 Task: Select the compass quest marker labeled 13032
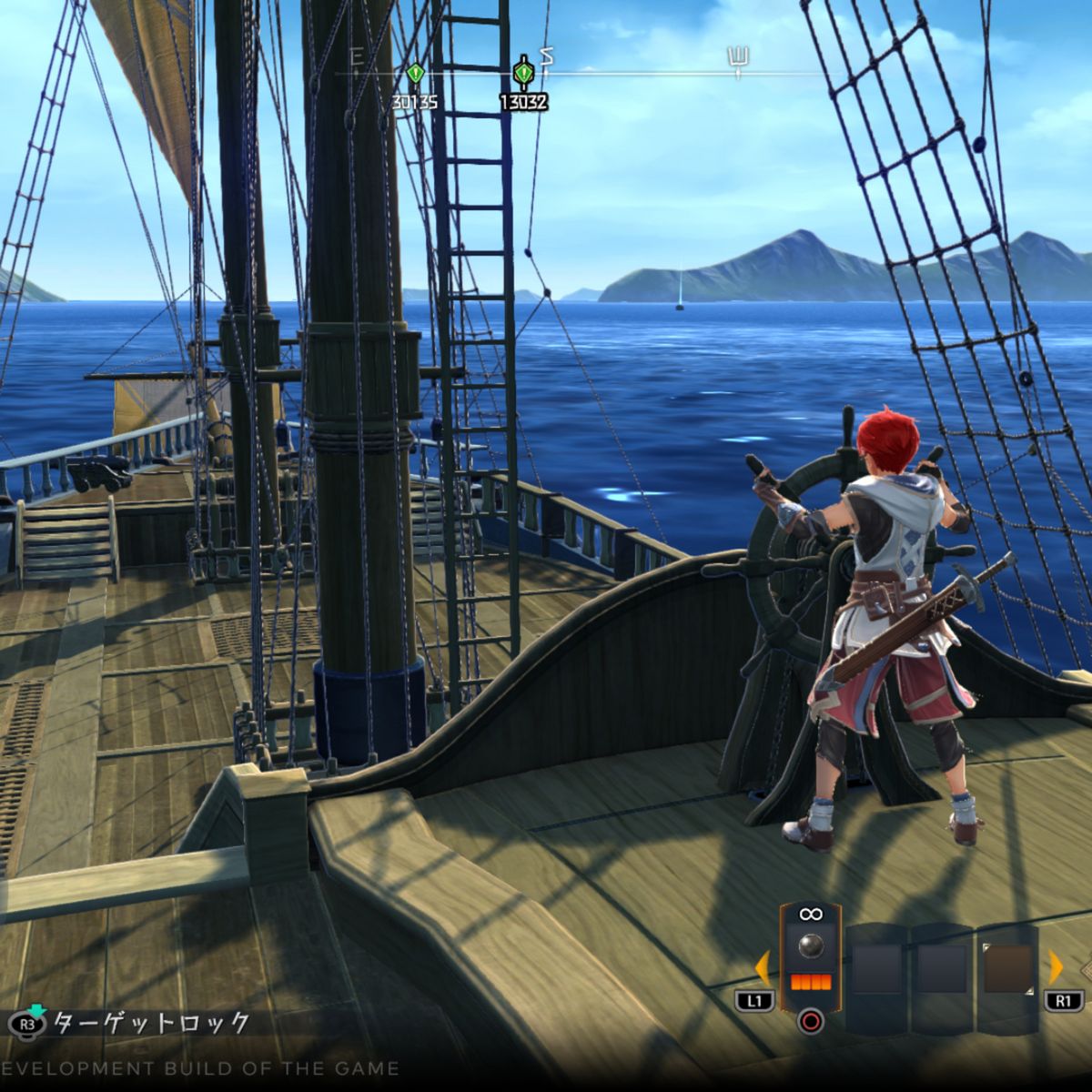coord(523,73)
